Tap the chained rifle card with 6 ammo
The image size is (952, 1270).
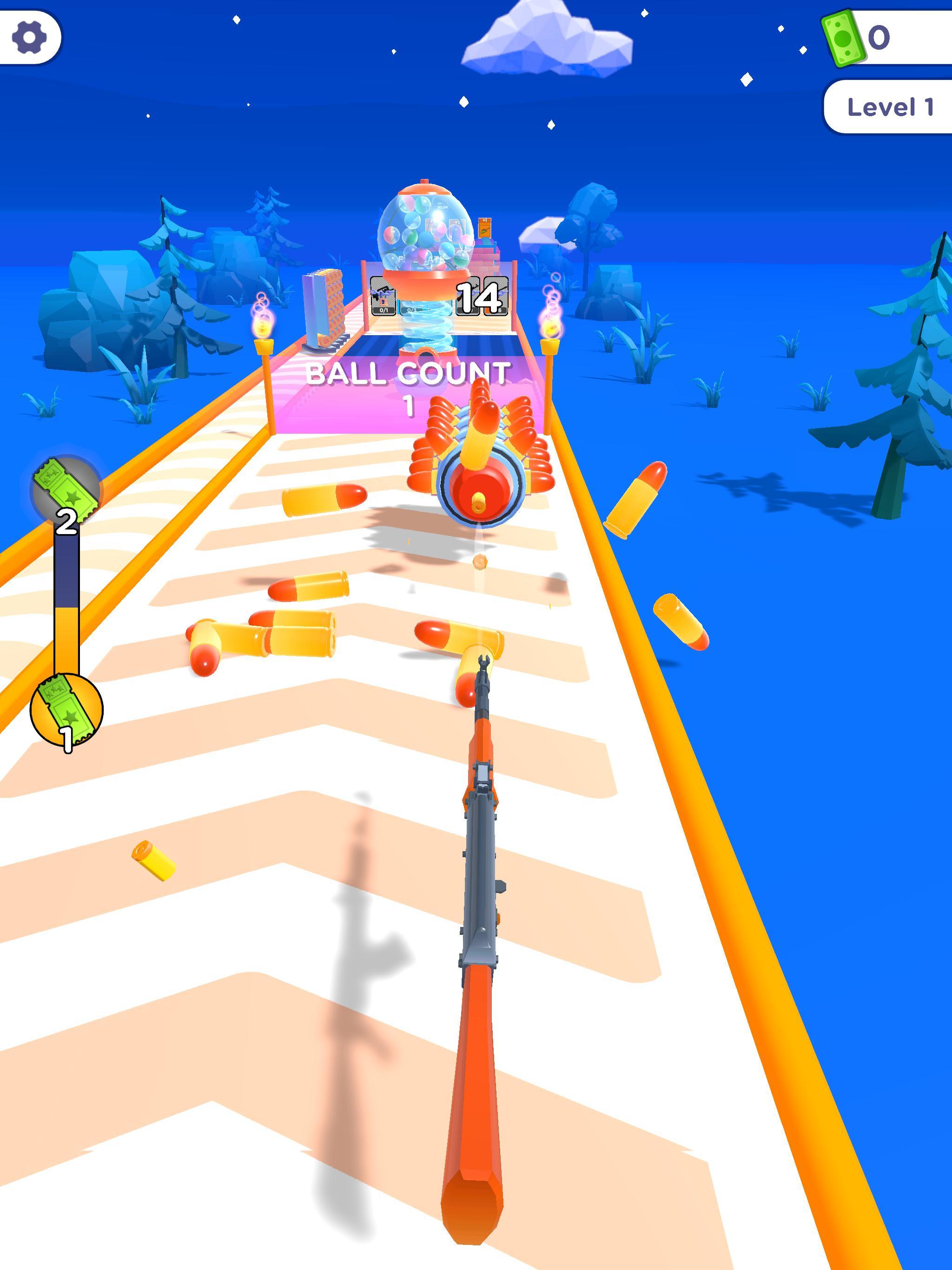pyautogui.click(x=497, y=295)
